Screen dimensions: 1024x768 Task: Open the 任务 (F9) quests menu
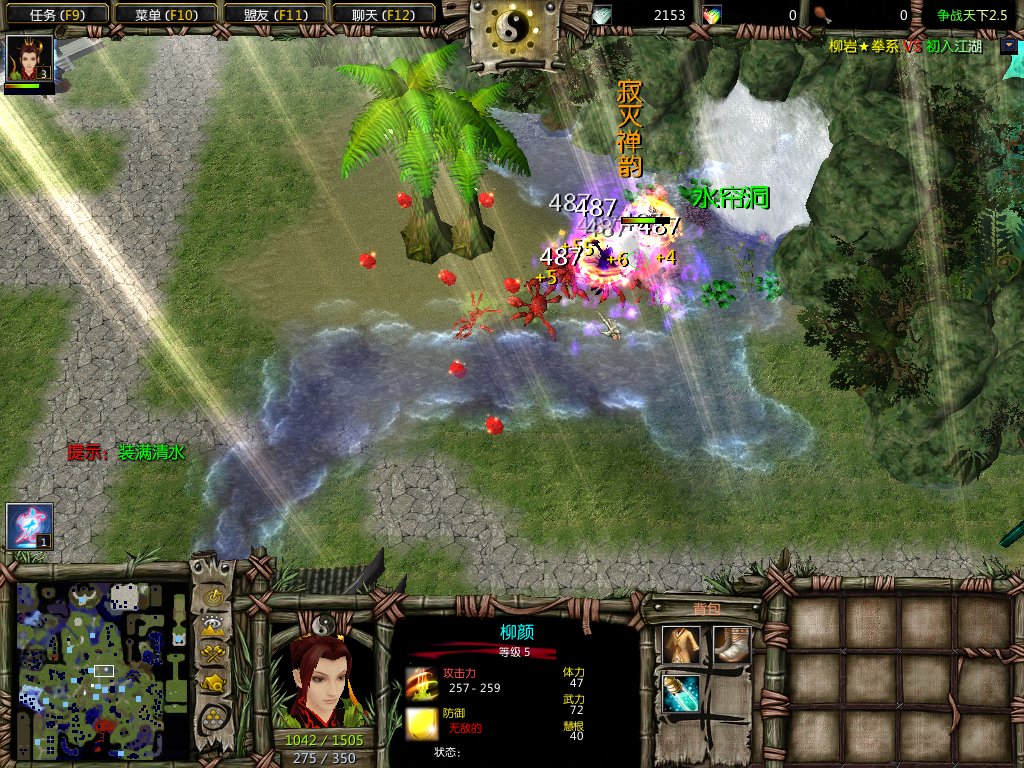click(x=54, y=14)
